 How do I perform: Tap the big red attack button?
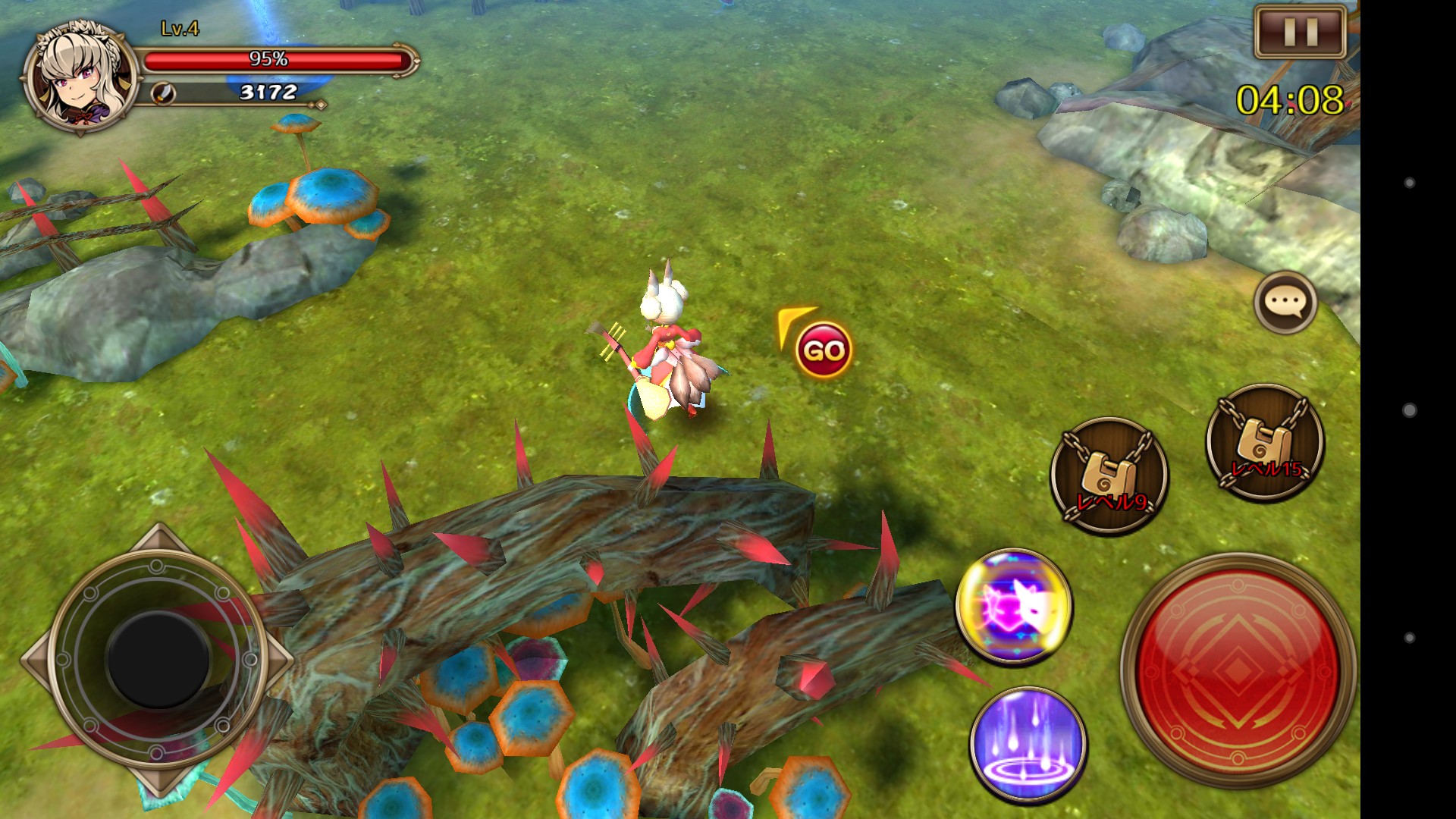pyautogui.click(x=1237, y=670)
